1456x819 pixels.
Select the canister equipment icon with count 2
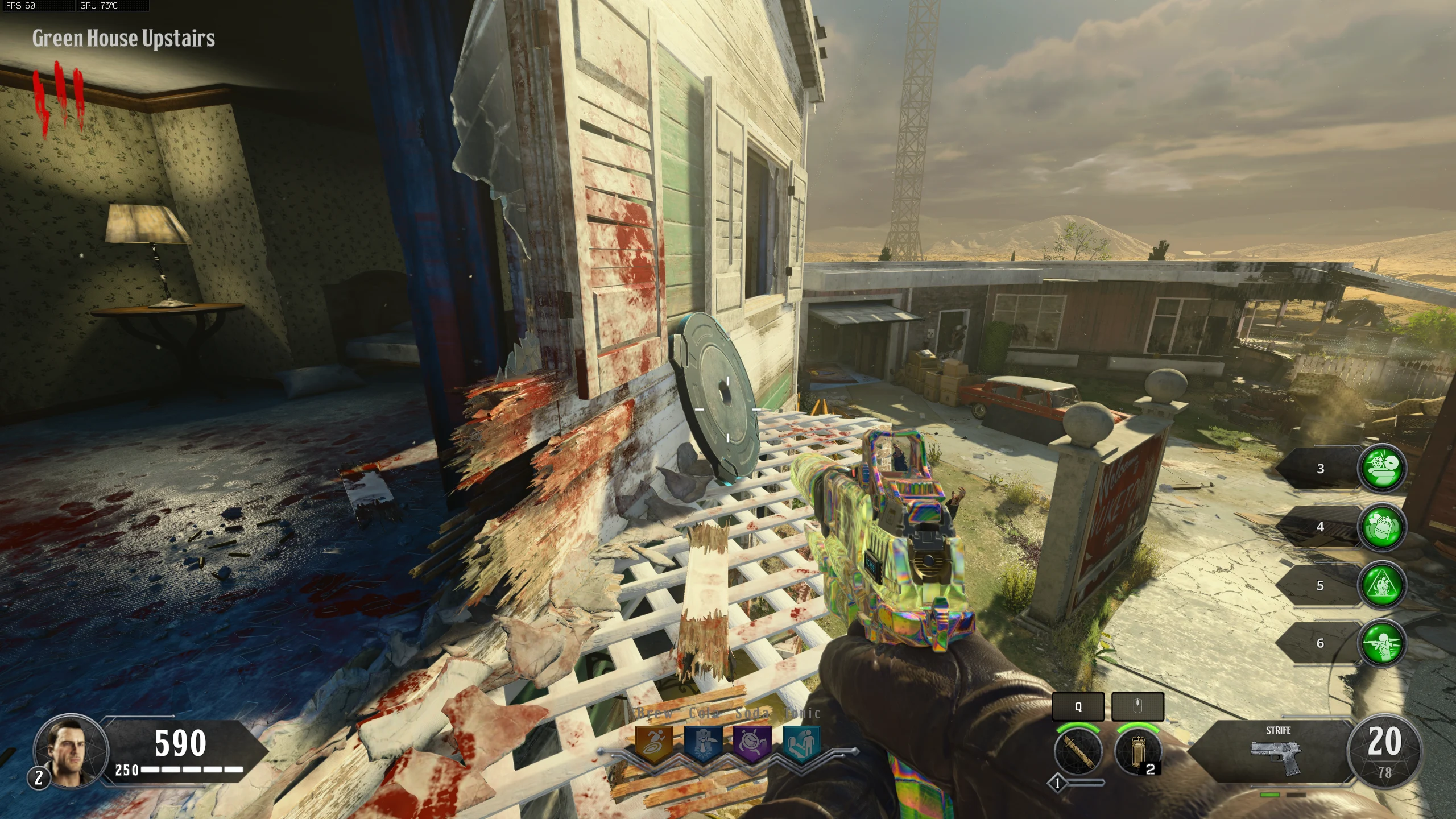[x=1137, y=751]
